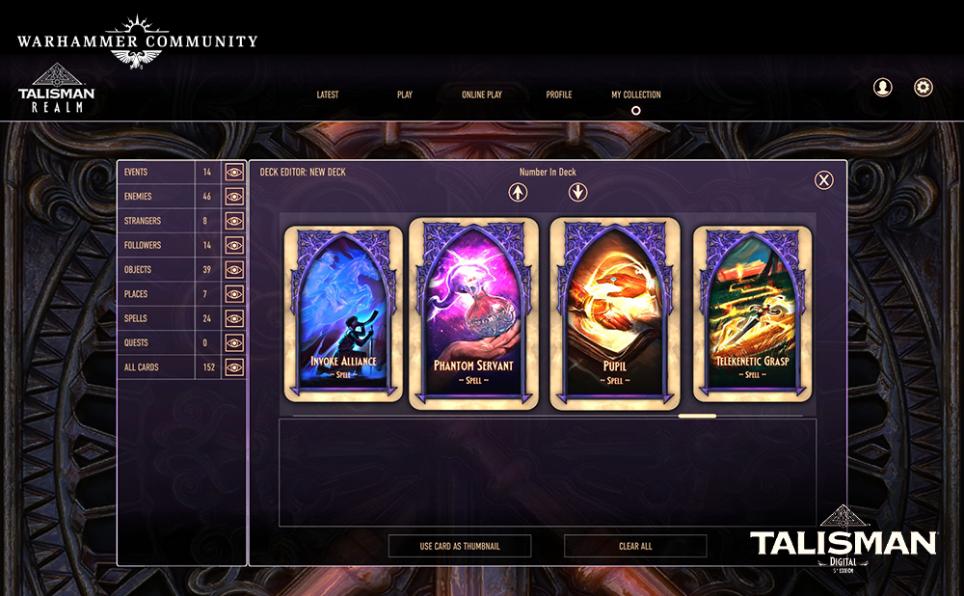Open the Latest section
This screenshot has width=964, height=596.
tap(327, 95)
